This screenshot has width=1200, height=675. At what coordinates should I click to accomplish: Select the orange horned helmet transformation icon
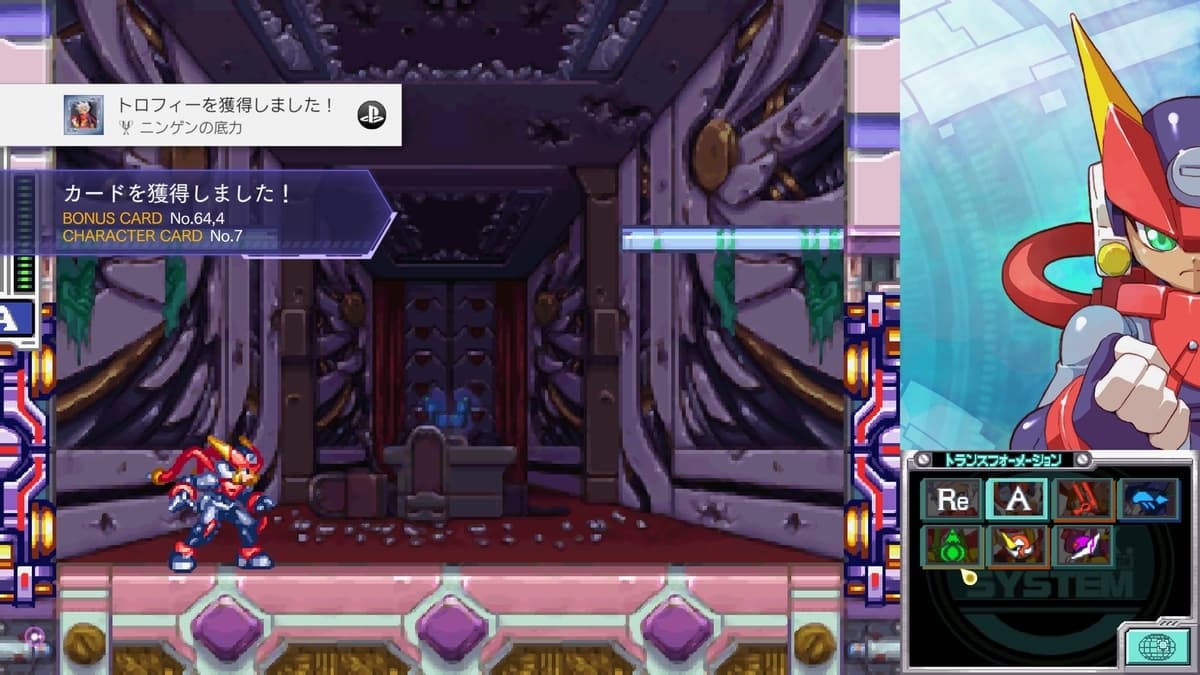1017,547
